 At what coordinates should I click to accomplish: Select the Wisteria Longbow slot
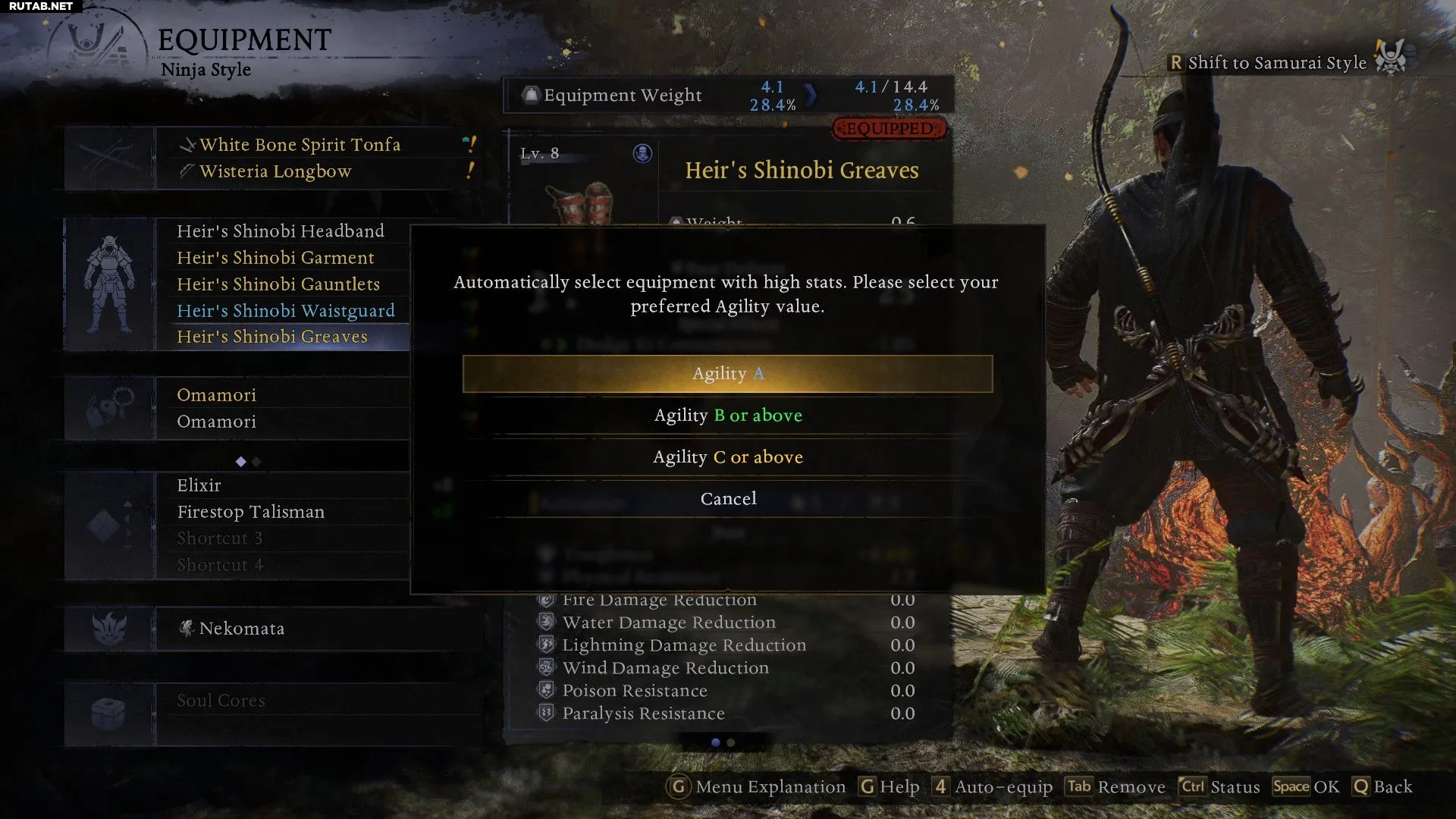coord(275,171)
